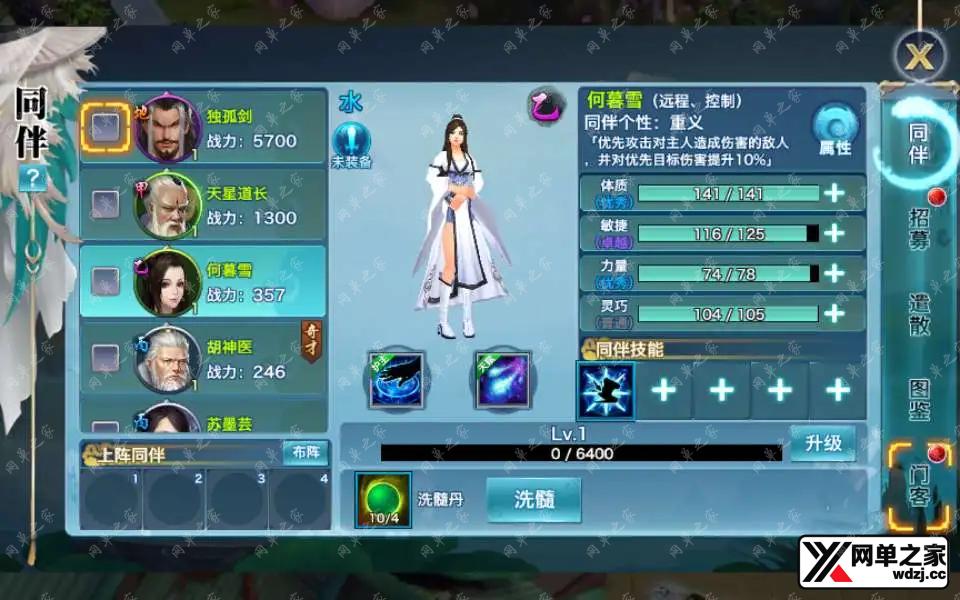This screenshot has width=960, height=600.
Task: Click the 升级 level-up button
Action: click(x=822, y=443)
